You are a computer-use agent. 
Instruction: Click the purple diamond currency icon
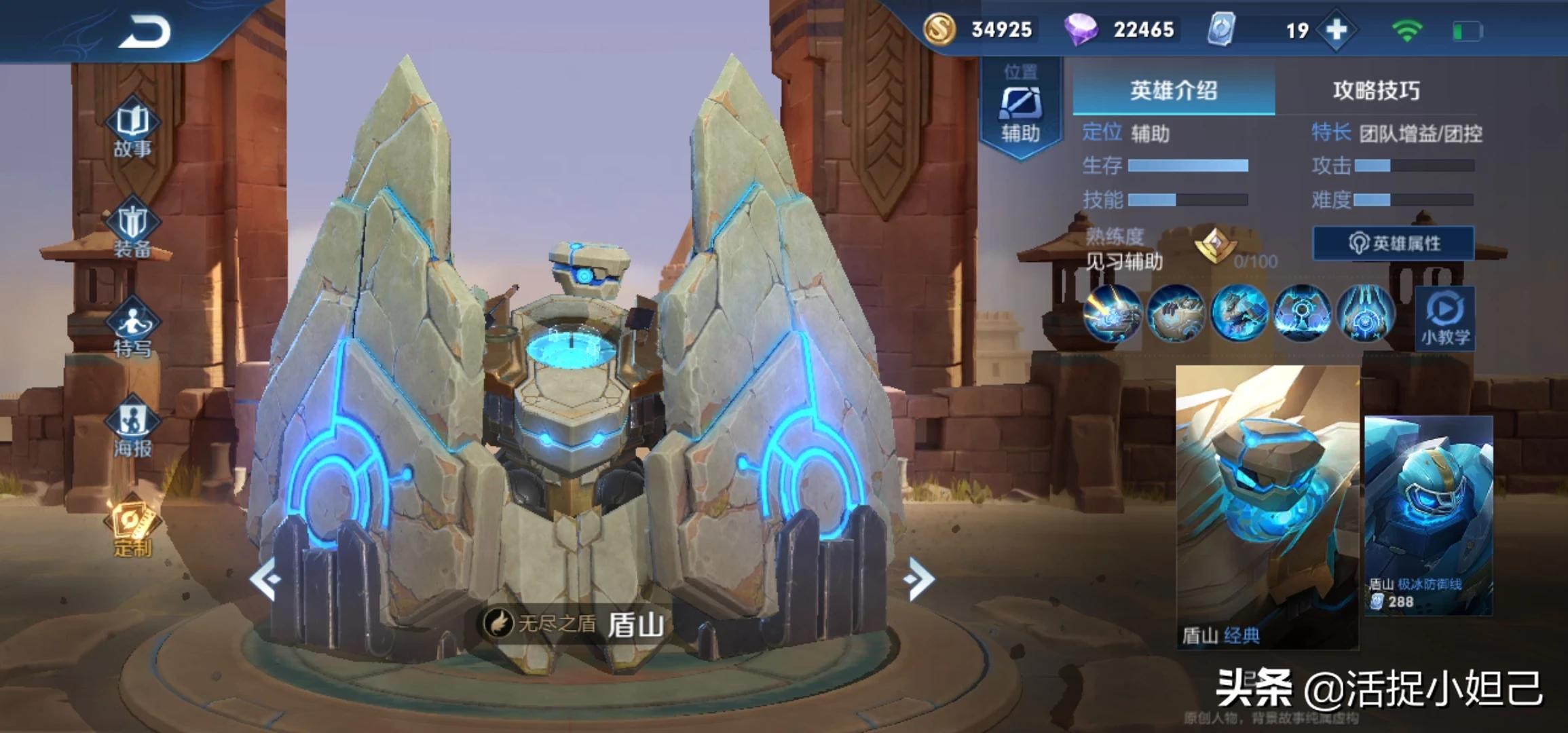(1081, 30)
